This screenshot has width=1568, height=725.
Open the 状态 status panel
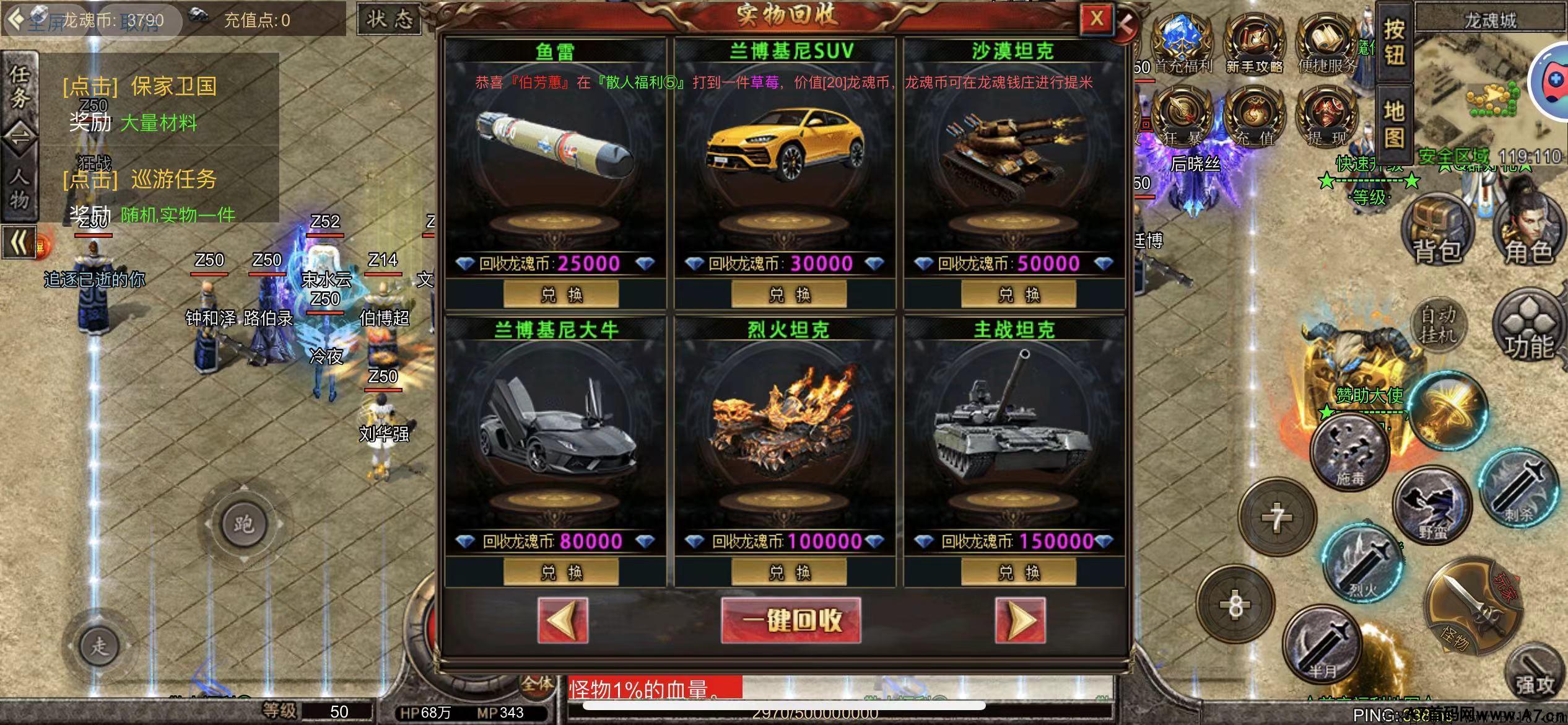pos(390,20)
